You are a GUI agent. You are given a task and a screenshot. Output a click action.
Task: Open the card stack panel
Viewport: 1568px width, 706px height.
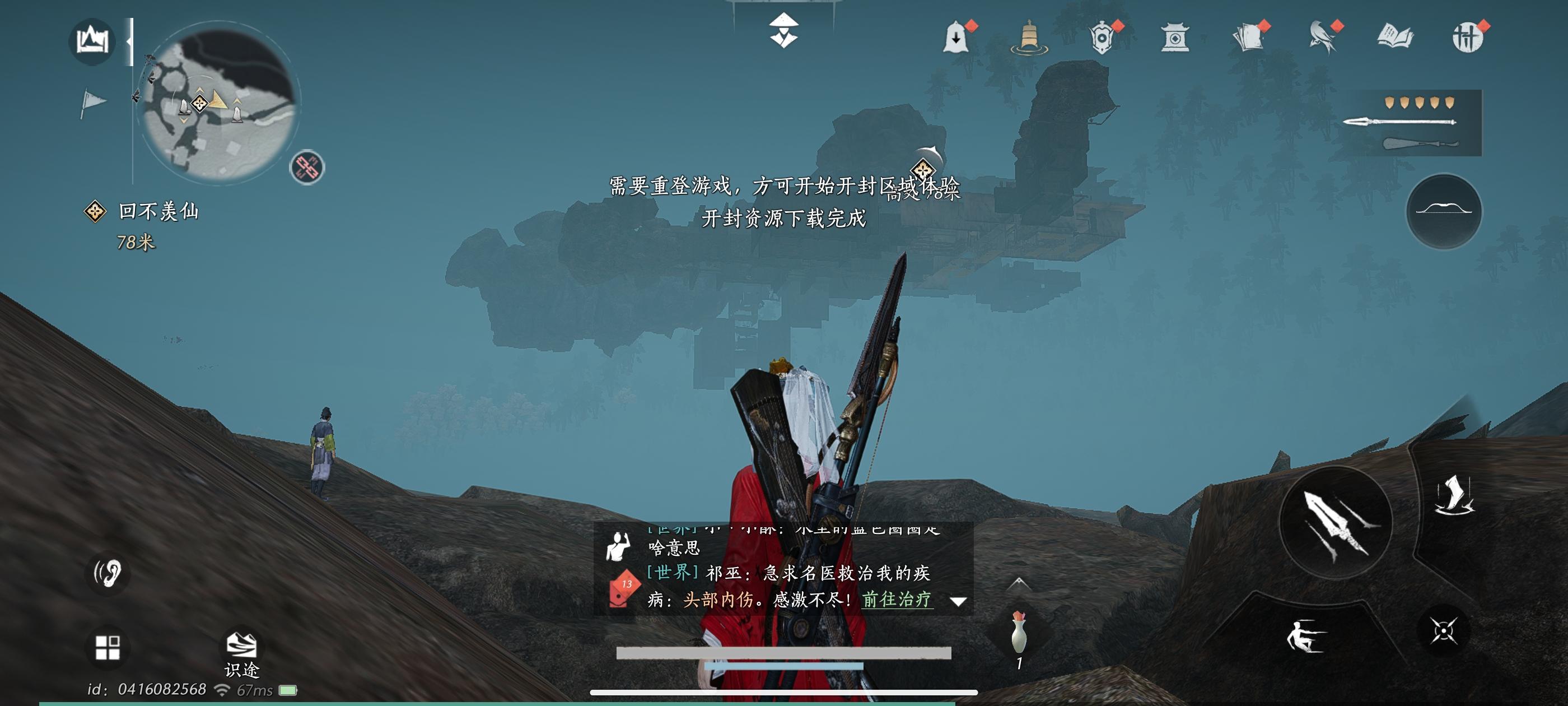coord(1248,38)
